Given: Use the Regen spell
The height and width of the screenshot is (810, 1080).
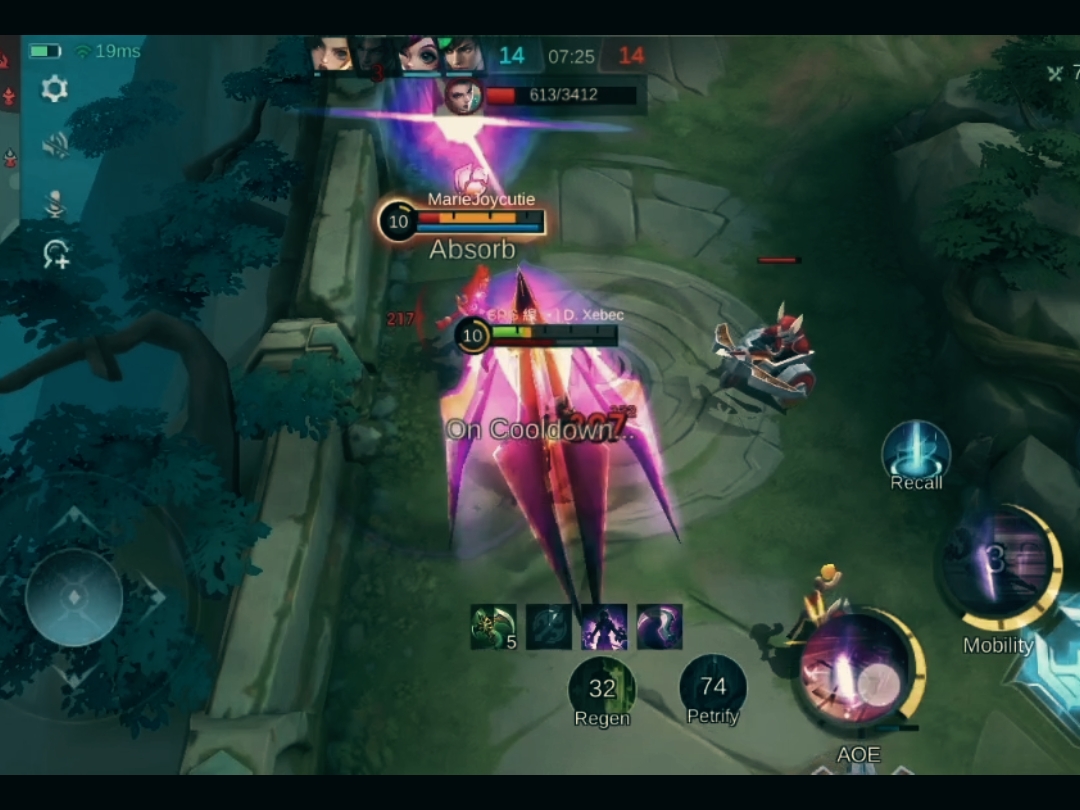Looking at the screenshot, I should 602,688.
